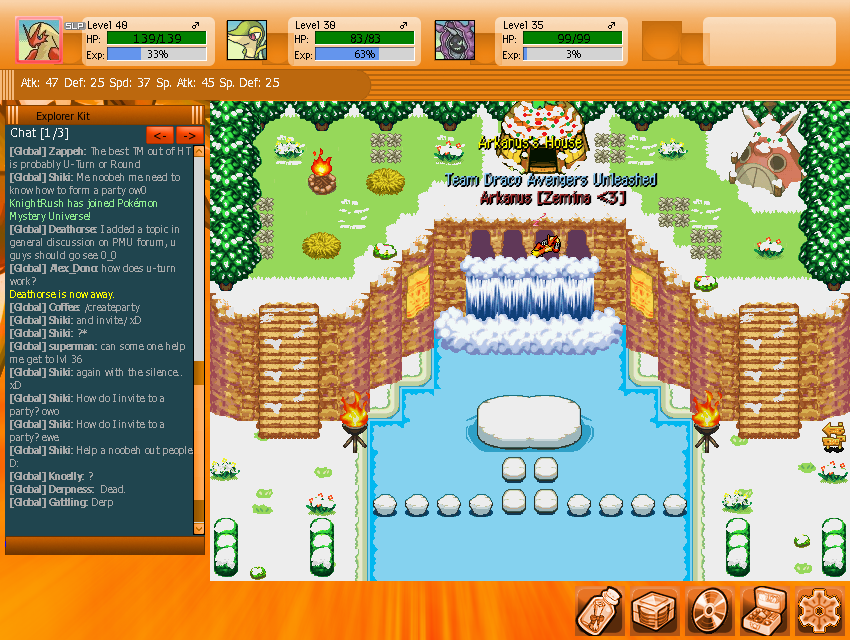Select the Blaziken team portrait
850x640 pixels.
tap(40, 41)
